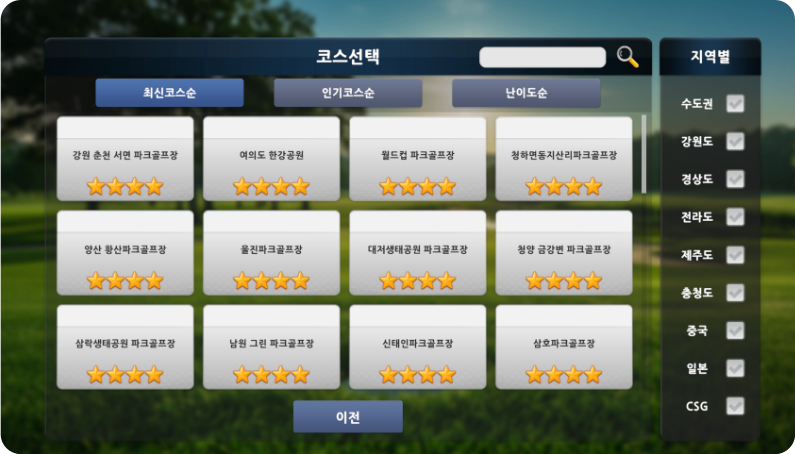Sort courses by 인기코스순
Screen dimensions: 795x454
point(348,93)
